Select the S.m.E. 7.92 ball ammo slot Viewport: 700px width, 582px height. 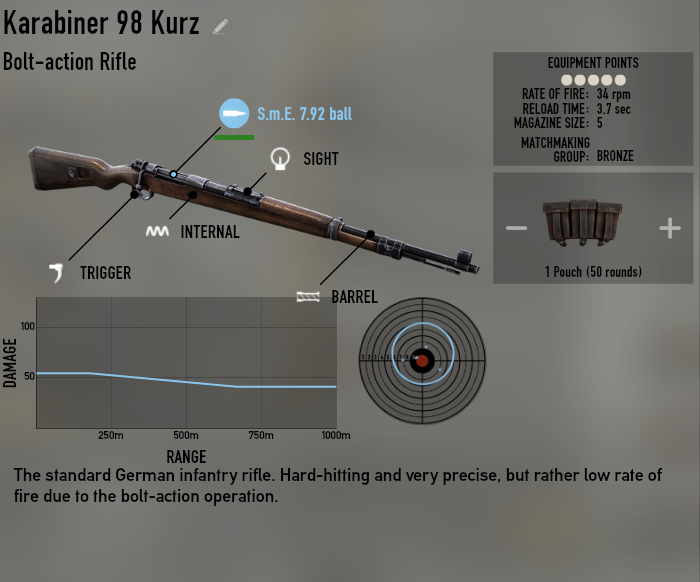coord(234,113)
